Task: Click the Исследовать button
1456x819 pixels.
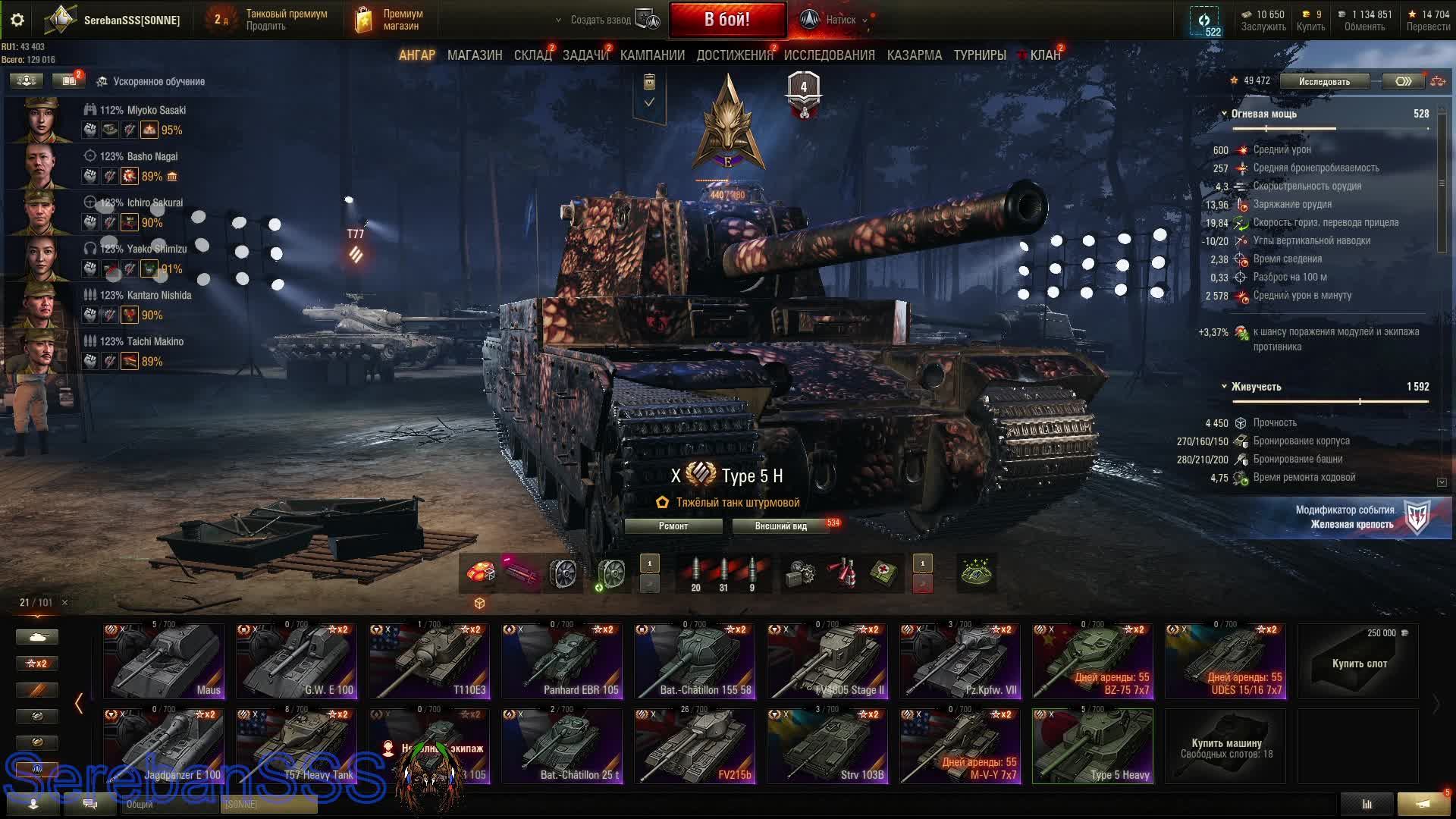Action: point(1324,81)
